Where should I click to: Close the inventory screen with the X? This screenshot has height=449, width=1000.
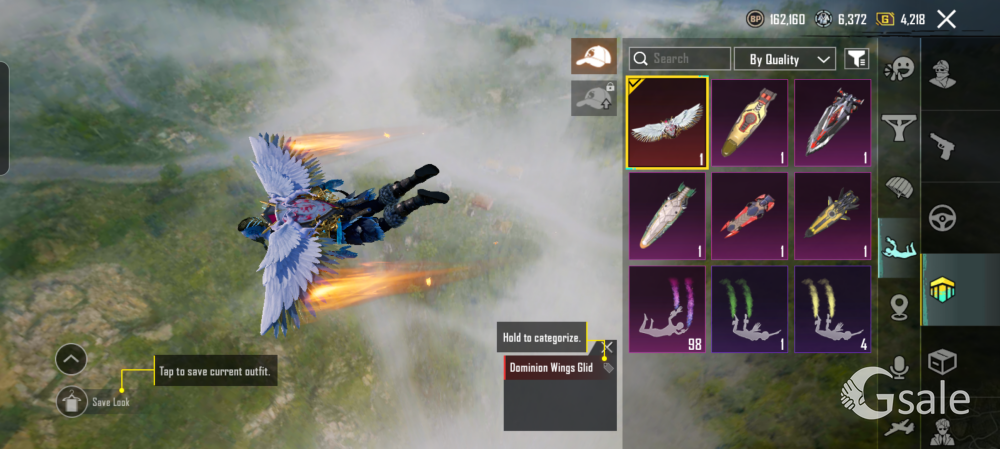click(946, 19)
